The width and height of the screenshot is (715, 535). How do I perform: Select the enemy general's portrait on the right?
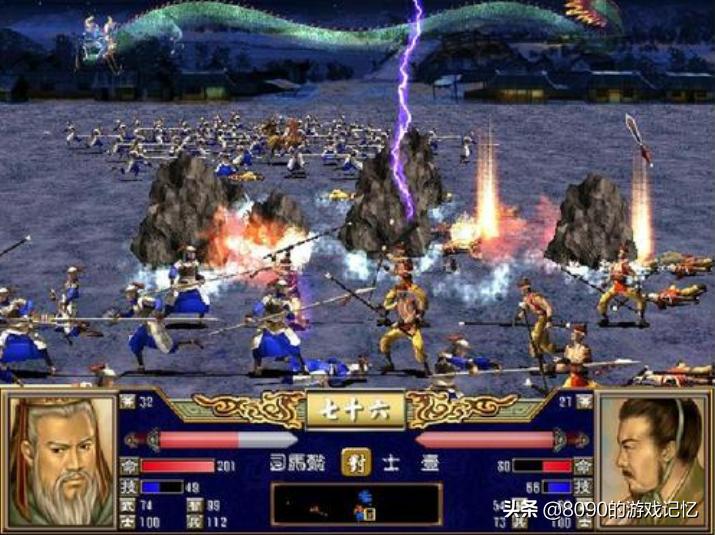pos(653,455)
